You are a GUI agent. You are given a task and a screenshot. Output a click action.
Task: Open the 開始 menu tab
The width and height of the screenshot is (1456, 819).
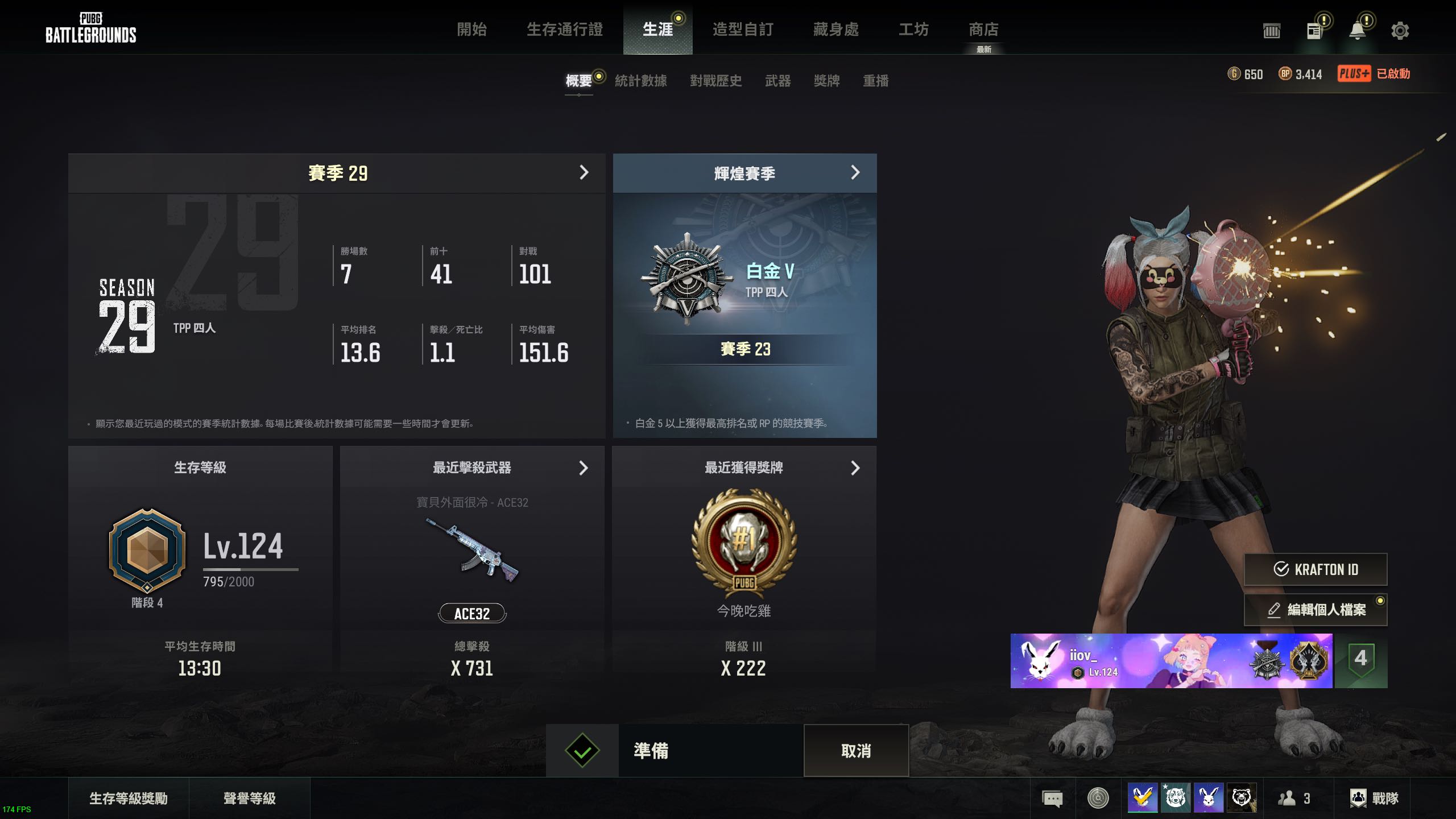pyautogui.click(x=471, y=30)
